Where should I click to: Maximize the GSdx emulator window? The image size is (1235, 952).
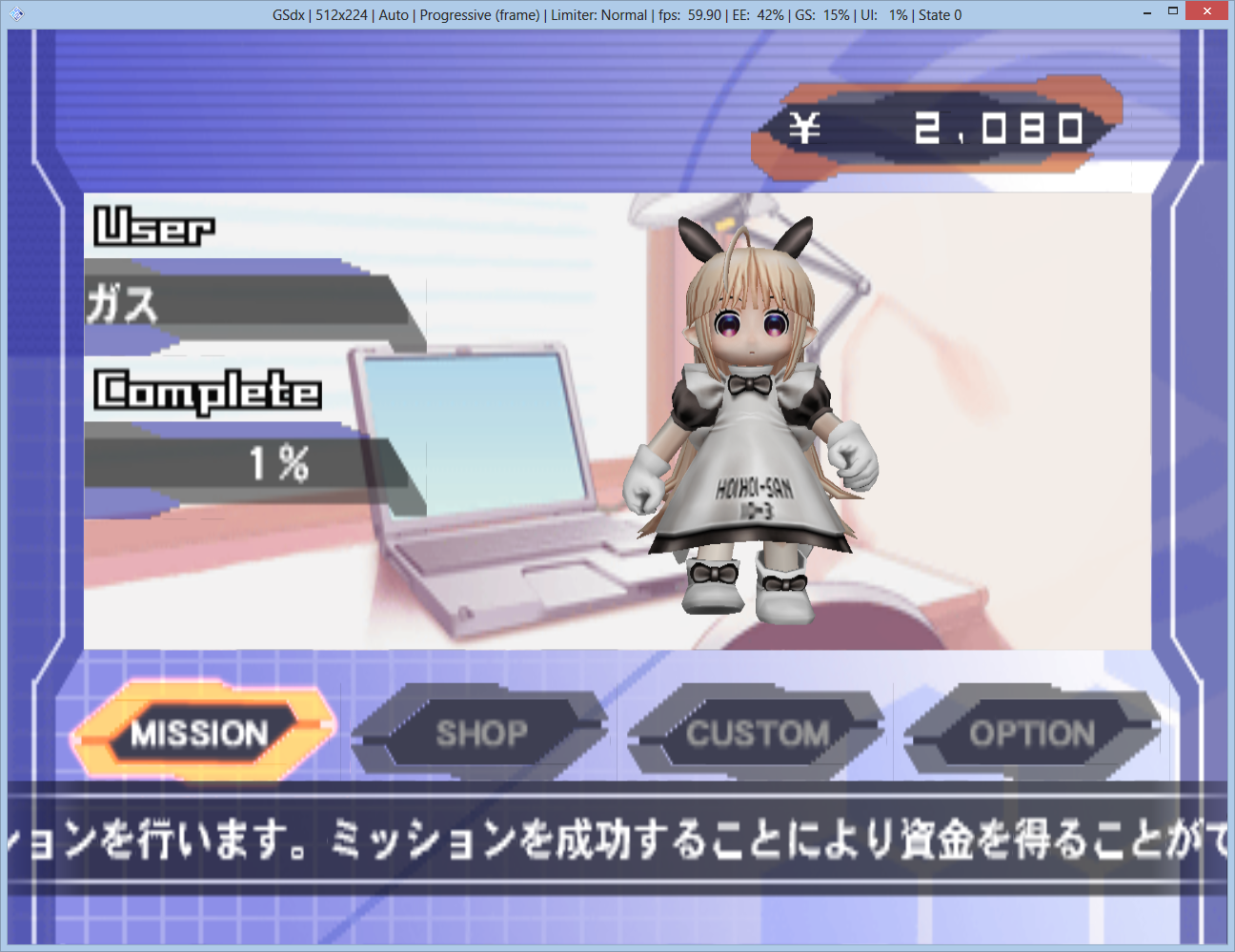tap(1173, 11)
